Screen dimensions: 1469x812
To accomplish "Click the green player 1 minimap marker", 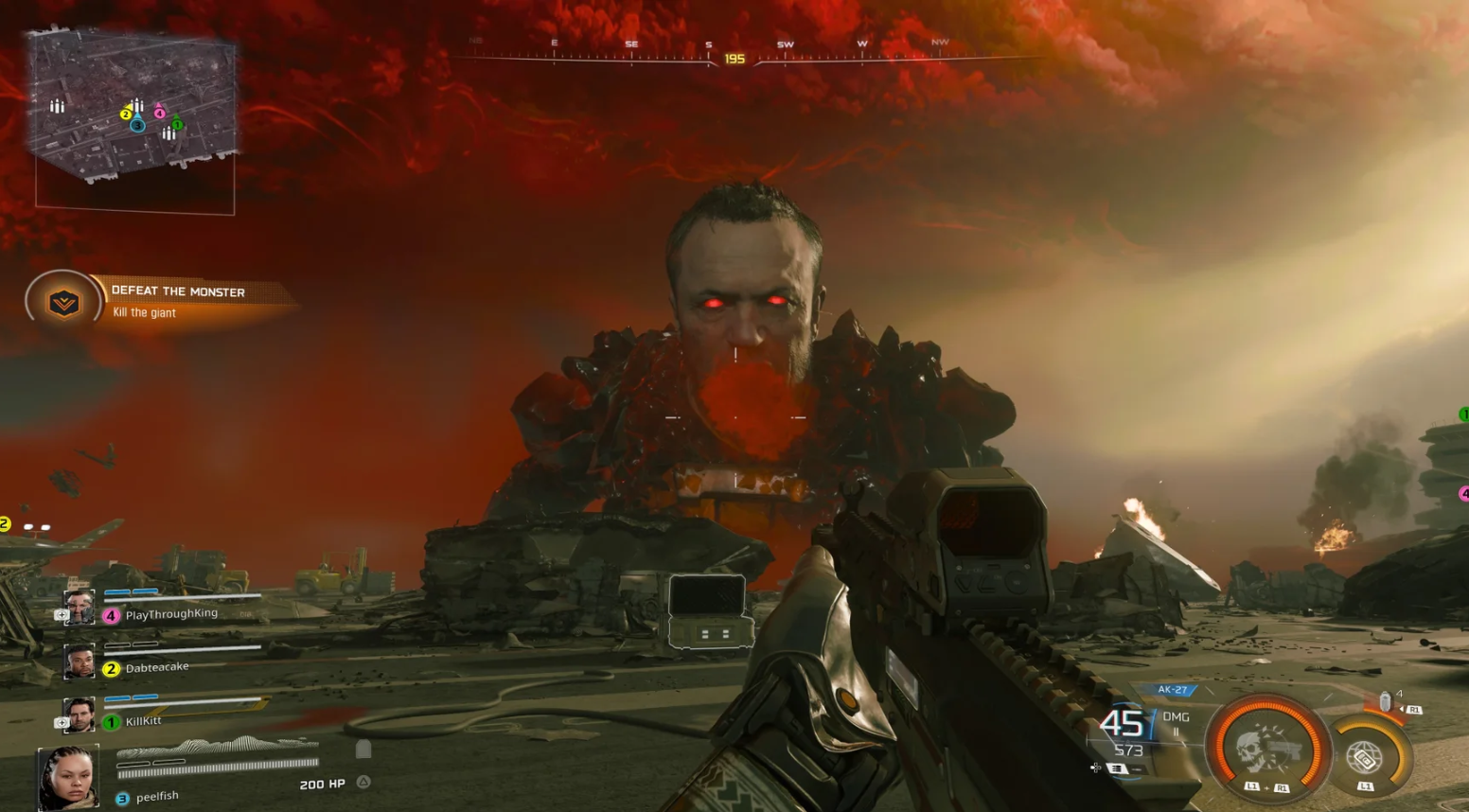I will (x=177, y=124).
